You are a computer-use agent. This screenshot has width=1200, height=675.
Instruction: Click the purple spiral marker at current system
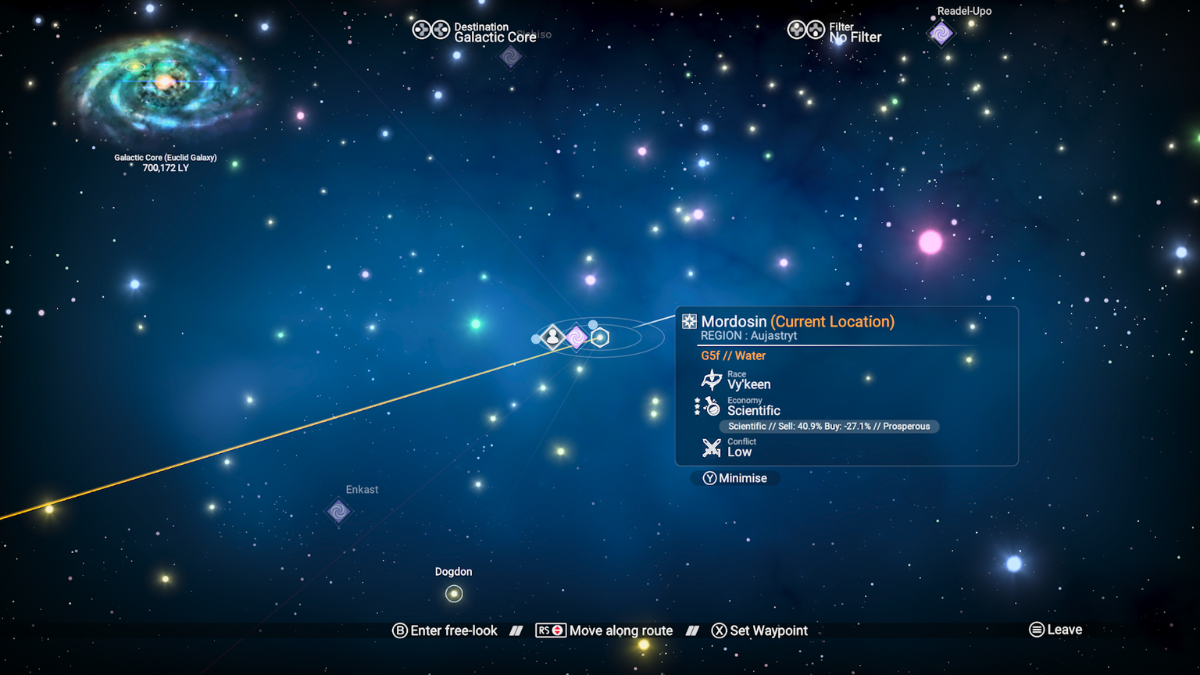point(576,338)
